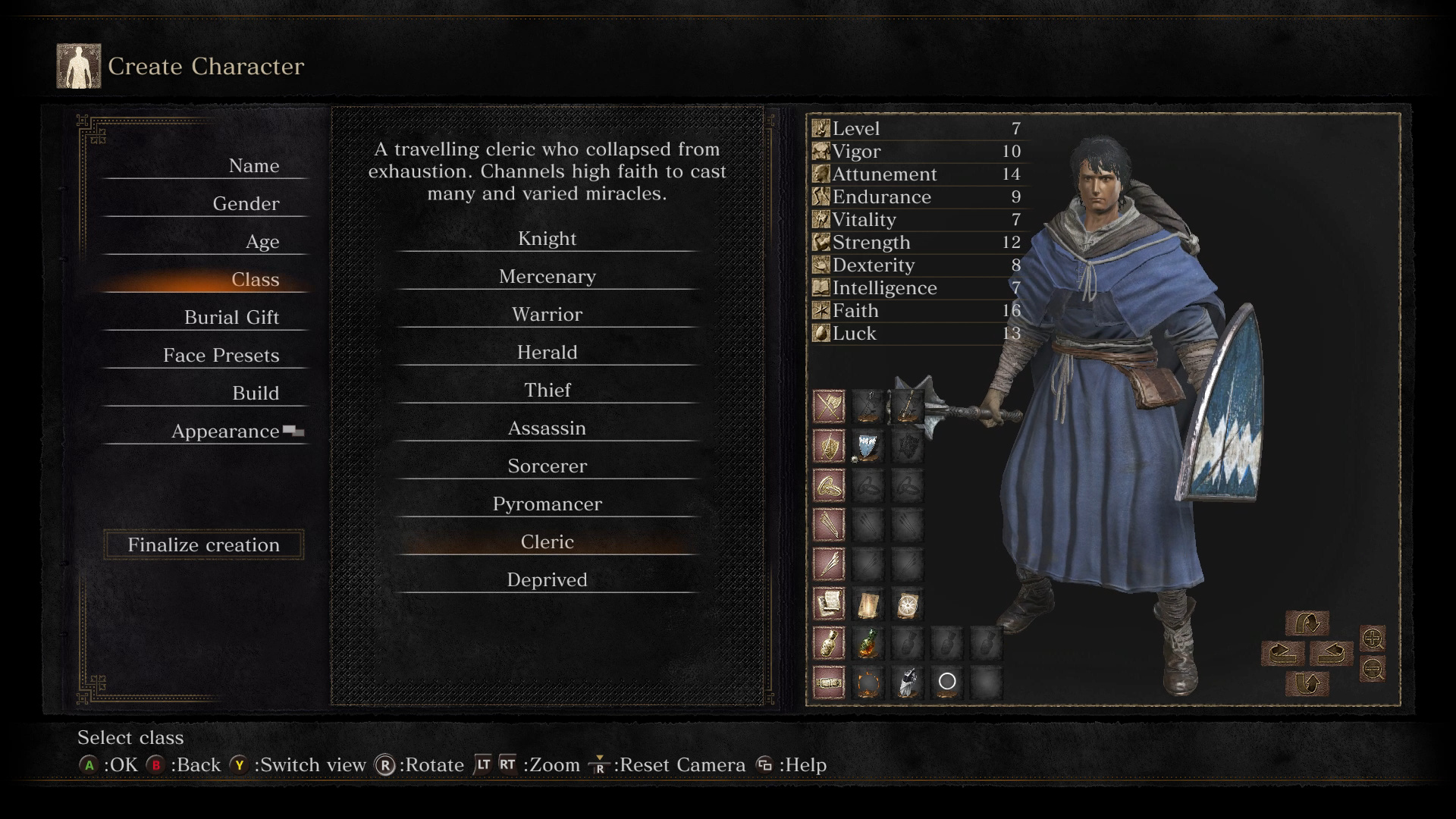Click the Finalize creation button
Screen dimensions: 1456x819
(x=203, y=545)
